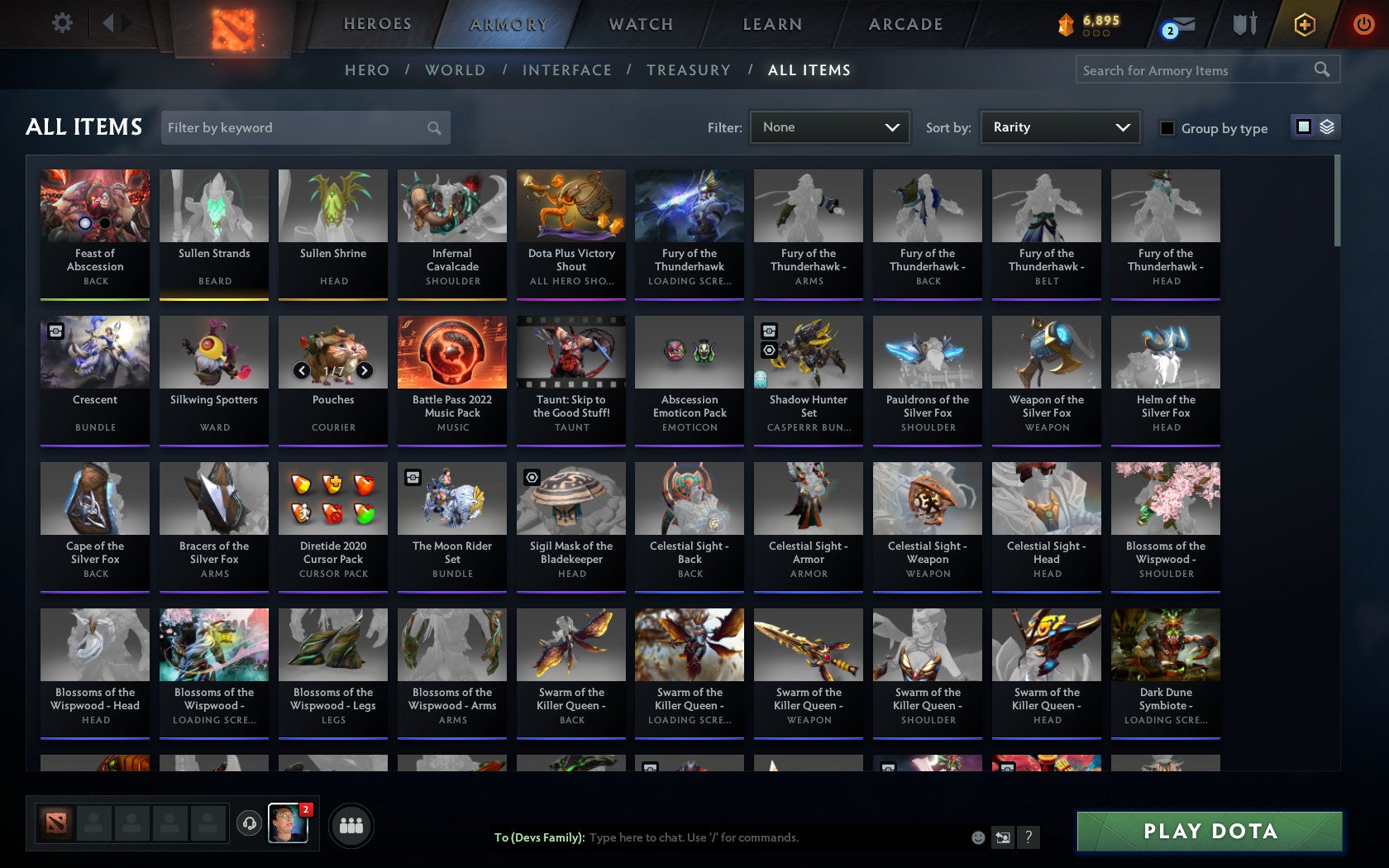Toggle the grid view display button
This screenshot has width=1389, height=868.
click(1303, 126)
